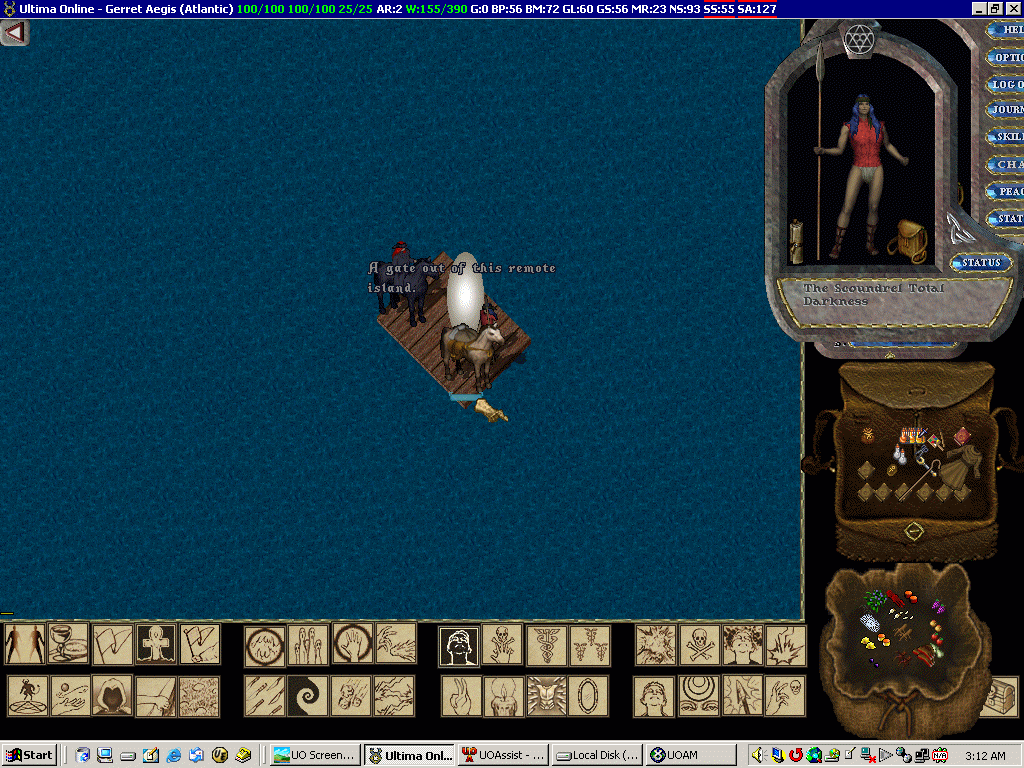Cast the ankh tombstone spell icon
This screenshot has height=768, width=1024.
156,645
